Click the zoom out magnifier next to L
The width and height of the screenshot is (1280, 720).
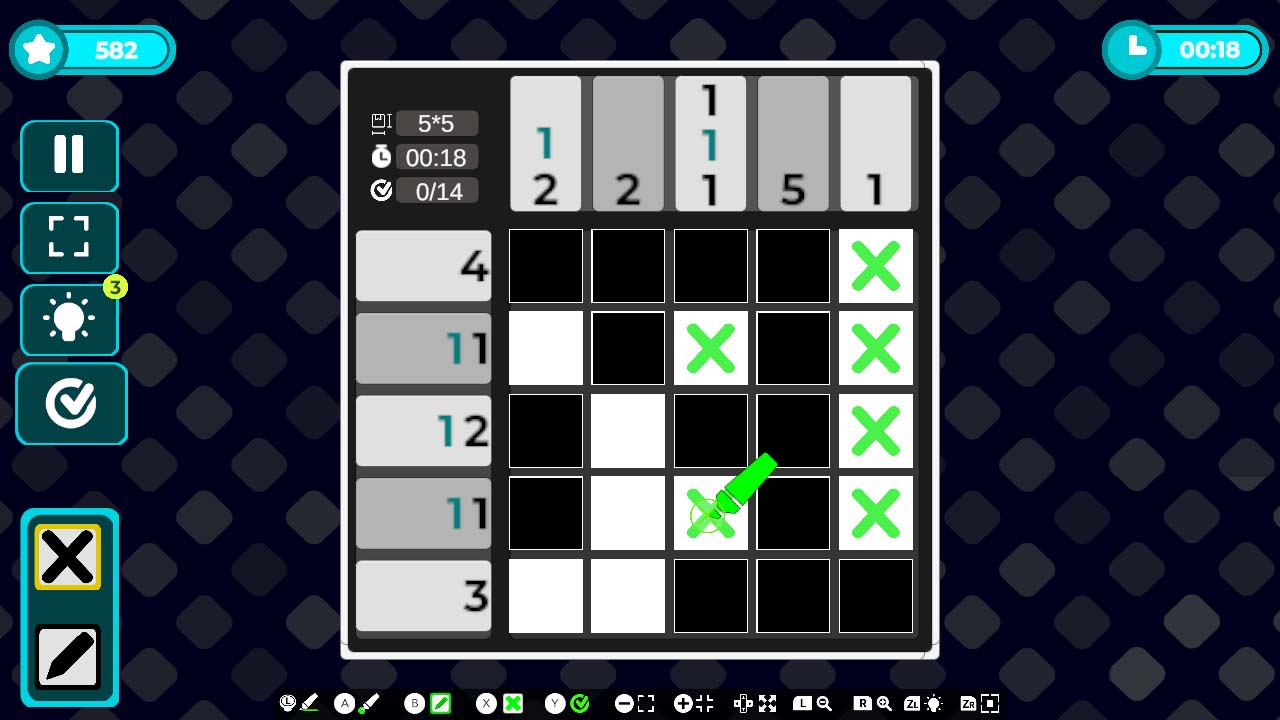tap(824, 703)
